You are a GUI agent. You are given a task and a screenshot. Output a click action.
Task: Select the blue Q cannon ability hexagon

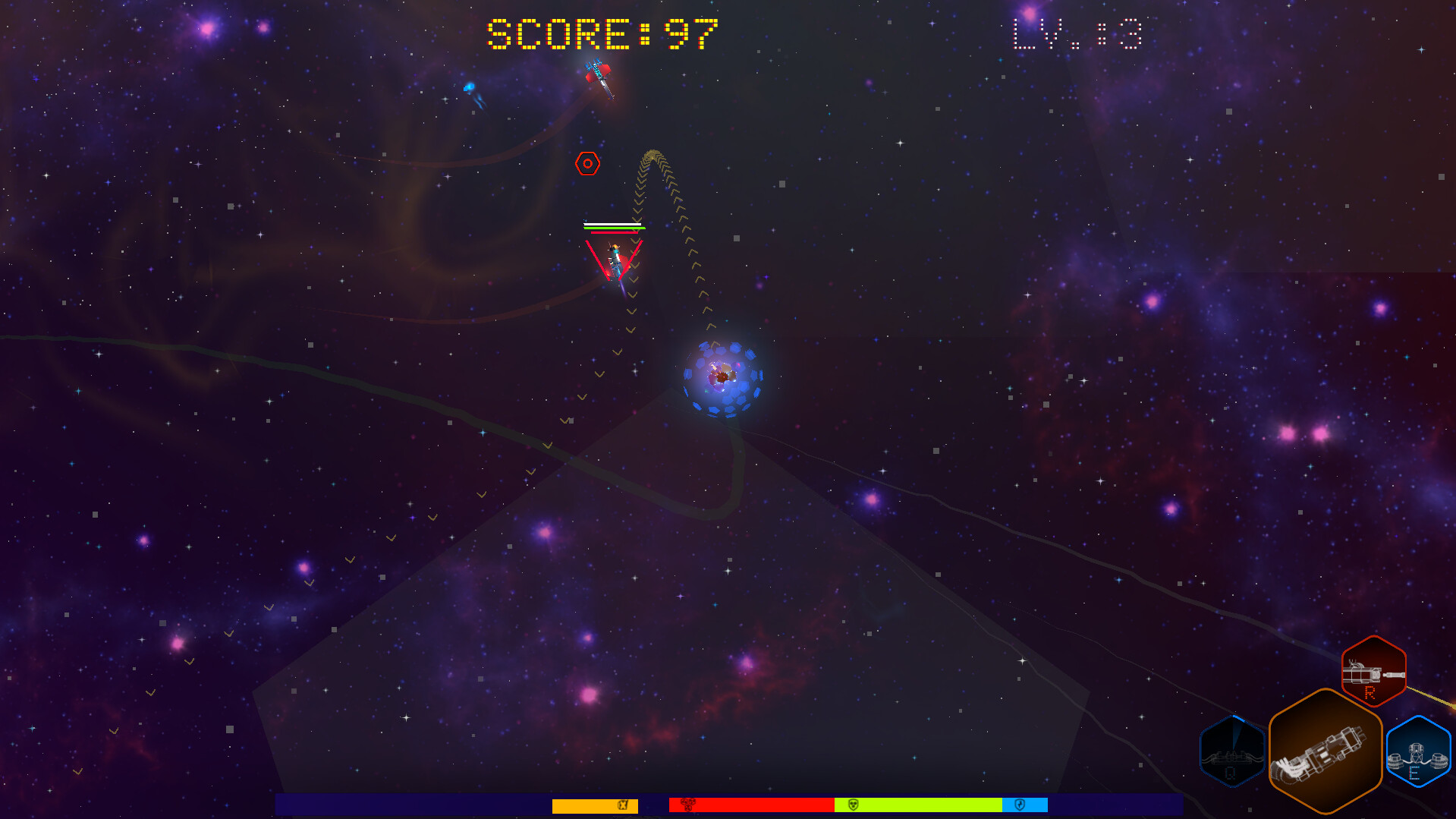pos(1231,751)
